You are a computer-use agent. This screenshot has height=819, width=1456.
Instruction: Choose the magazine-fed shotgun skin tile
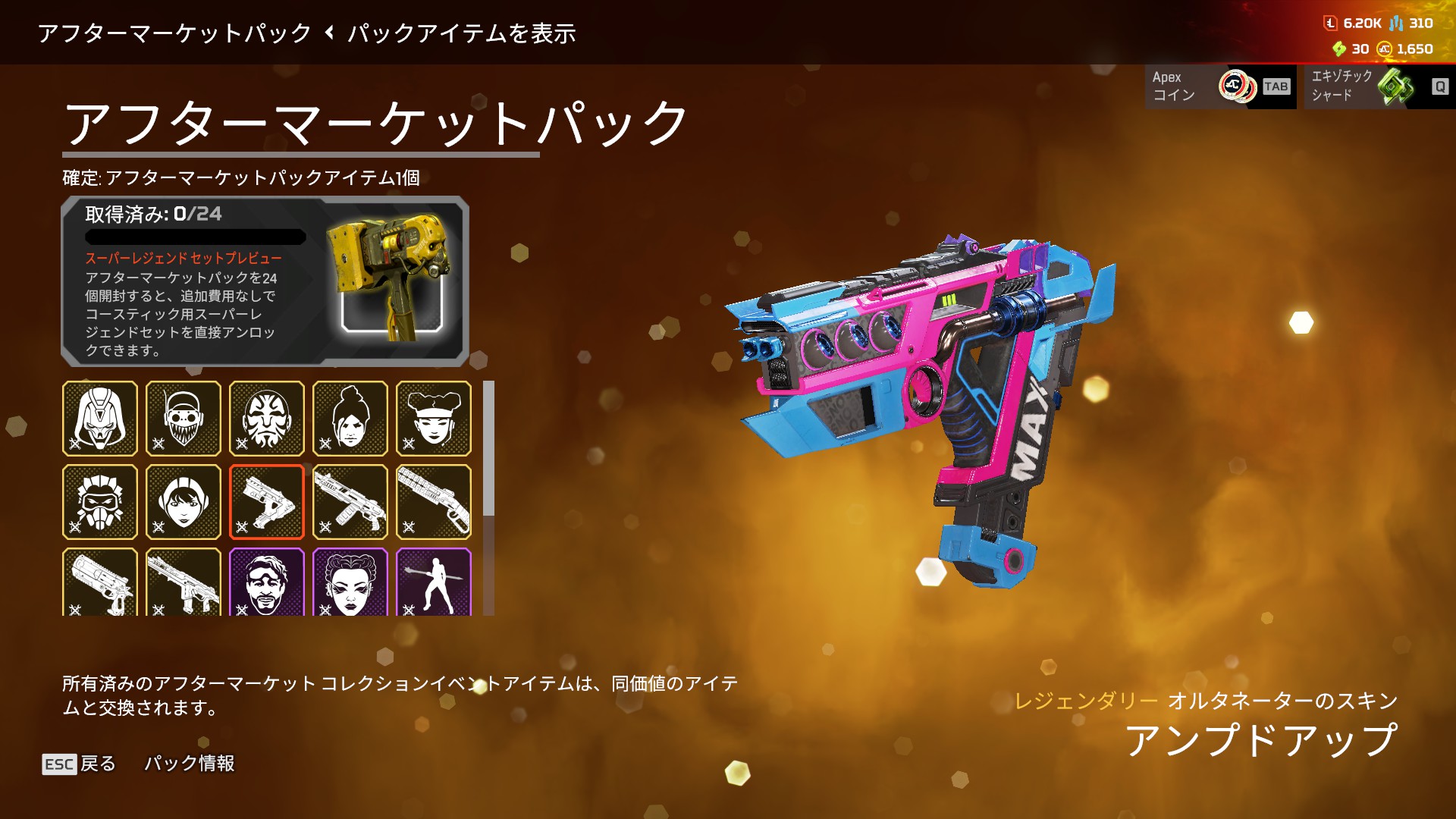tap(350, 502)
